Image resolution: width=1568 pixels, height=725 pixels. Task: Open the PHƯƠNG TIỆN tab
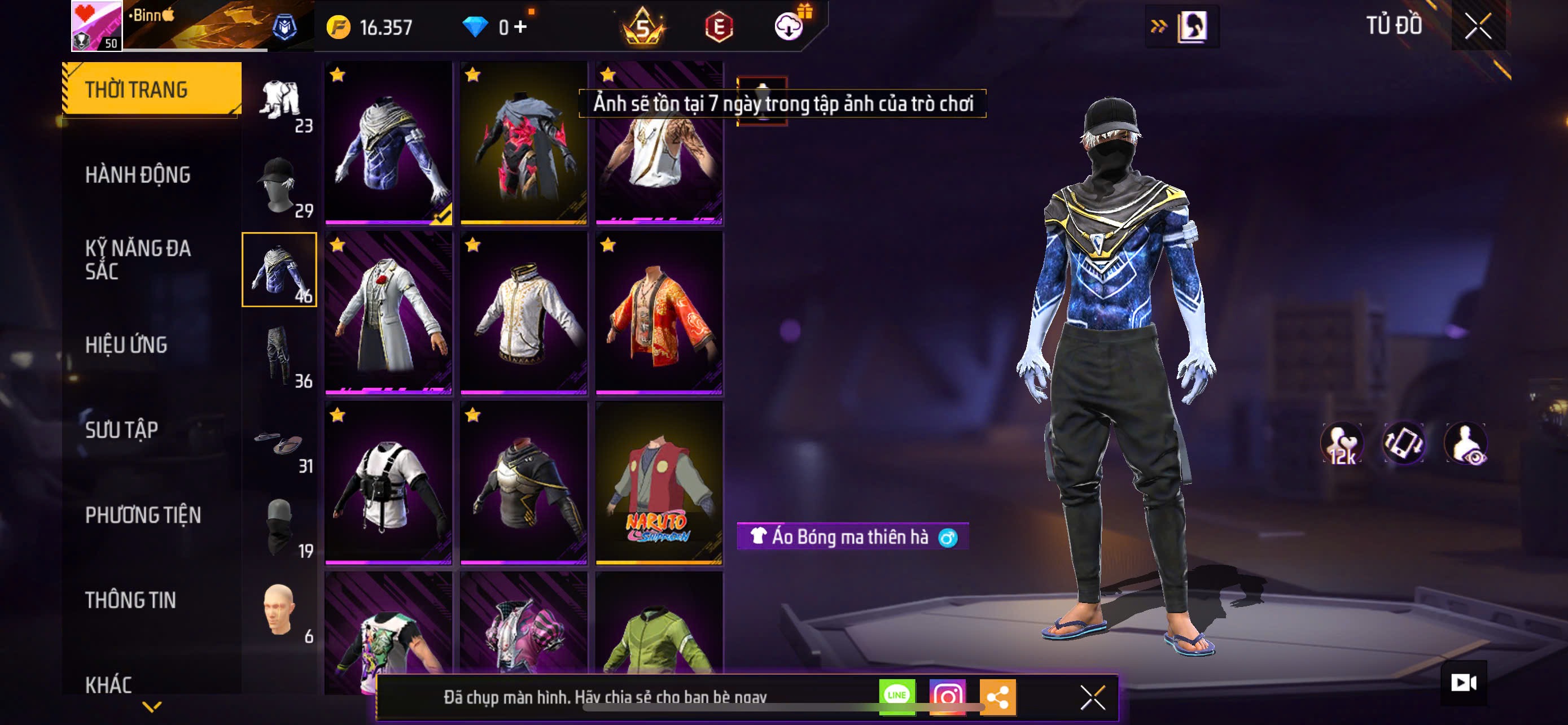[143, 515]
